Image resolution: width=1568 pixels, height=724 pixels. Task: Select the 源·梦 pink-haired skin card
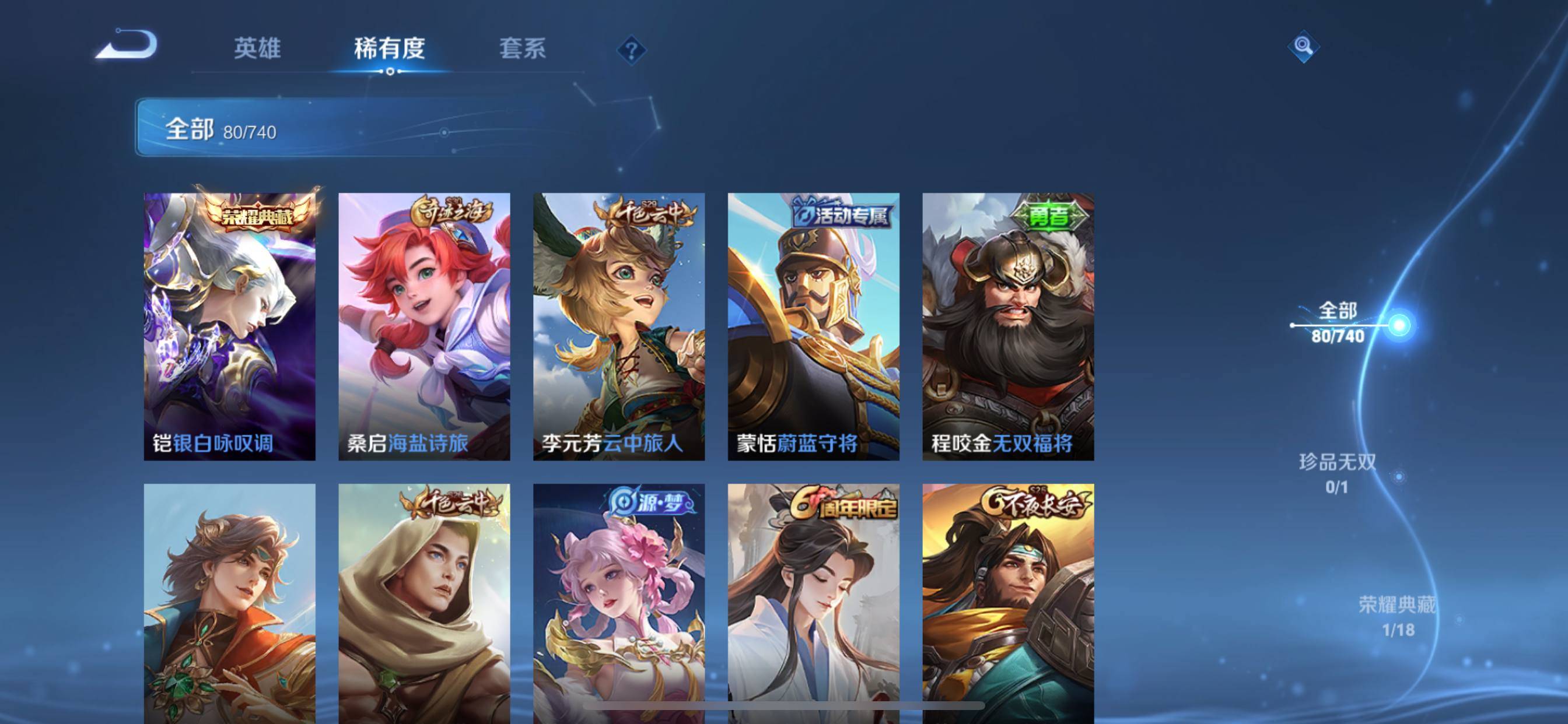pyautogui.click(x=619, y=602)
